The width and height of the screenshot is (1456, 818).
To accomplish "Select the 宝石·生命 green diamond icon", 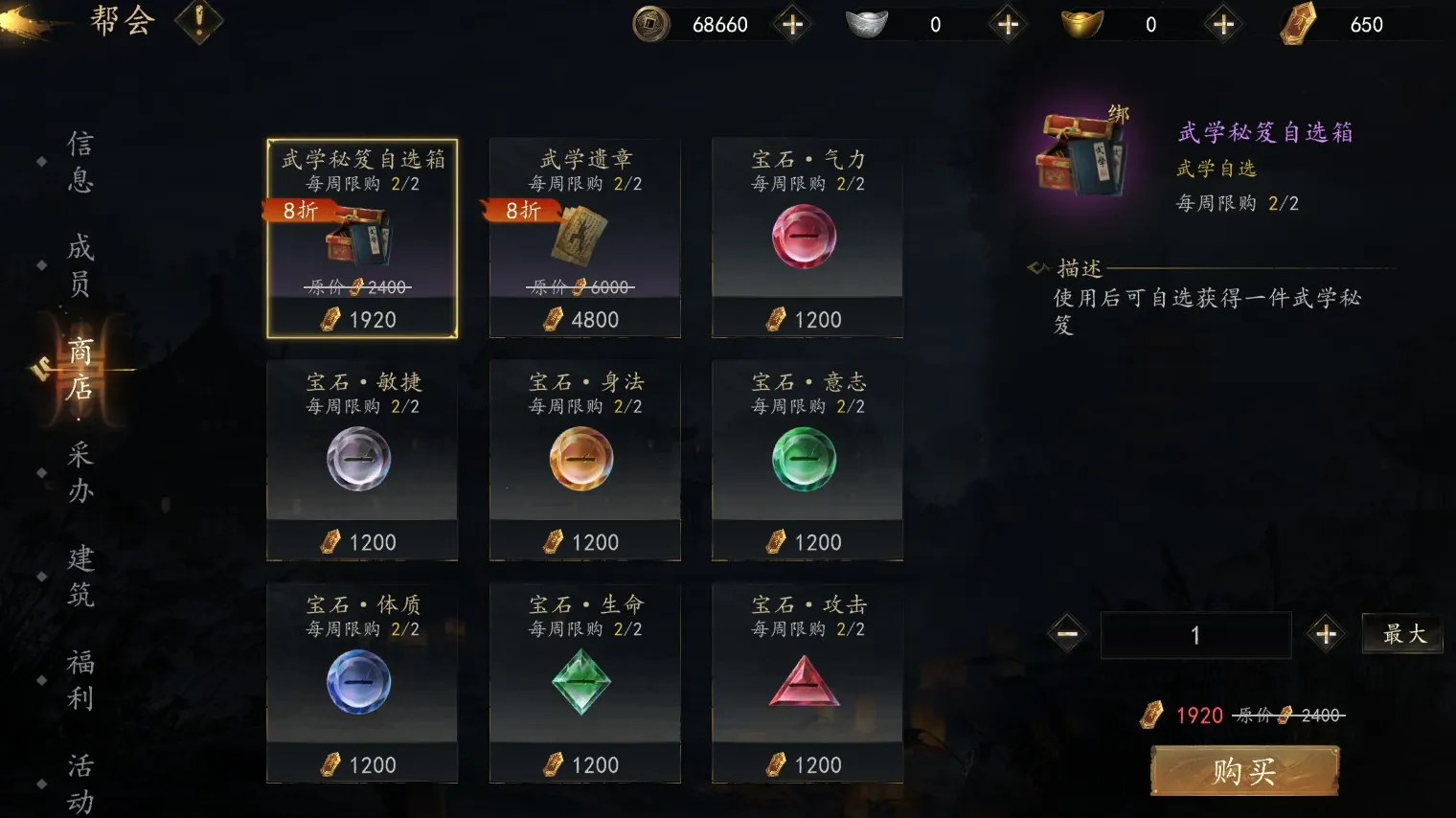I will pos(583,681).
